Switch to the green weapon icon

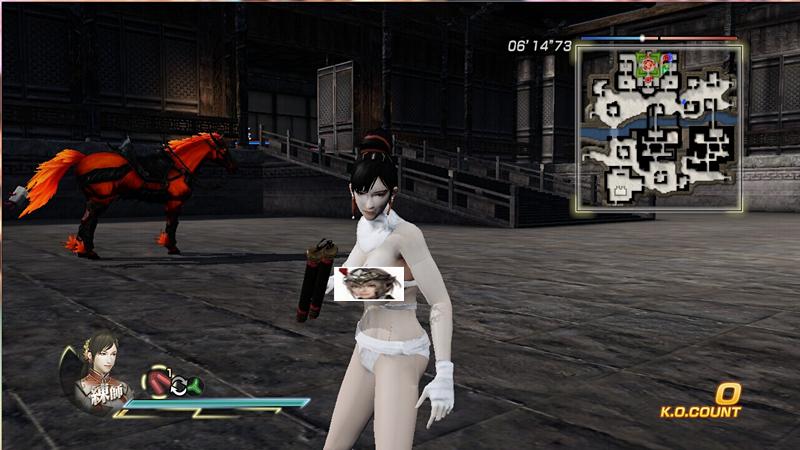coord(195,386)
